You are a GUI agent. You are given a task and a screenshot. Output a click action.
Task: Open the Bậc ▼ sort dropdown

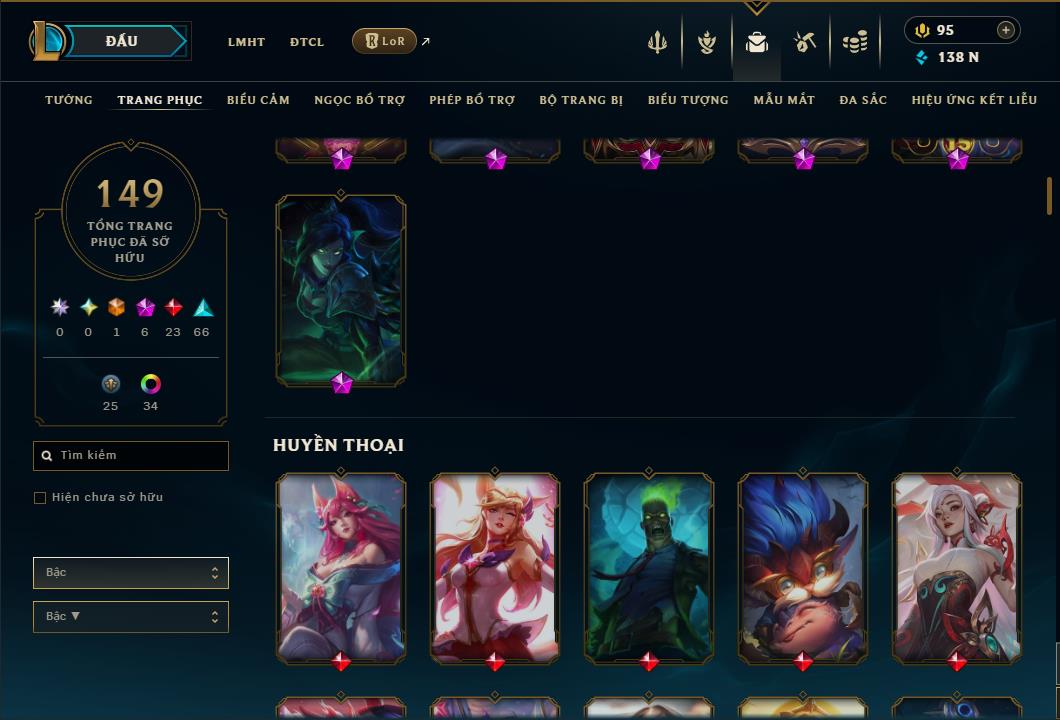(x=131, y=617)
